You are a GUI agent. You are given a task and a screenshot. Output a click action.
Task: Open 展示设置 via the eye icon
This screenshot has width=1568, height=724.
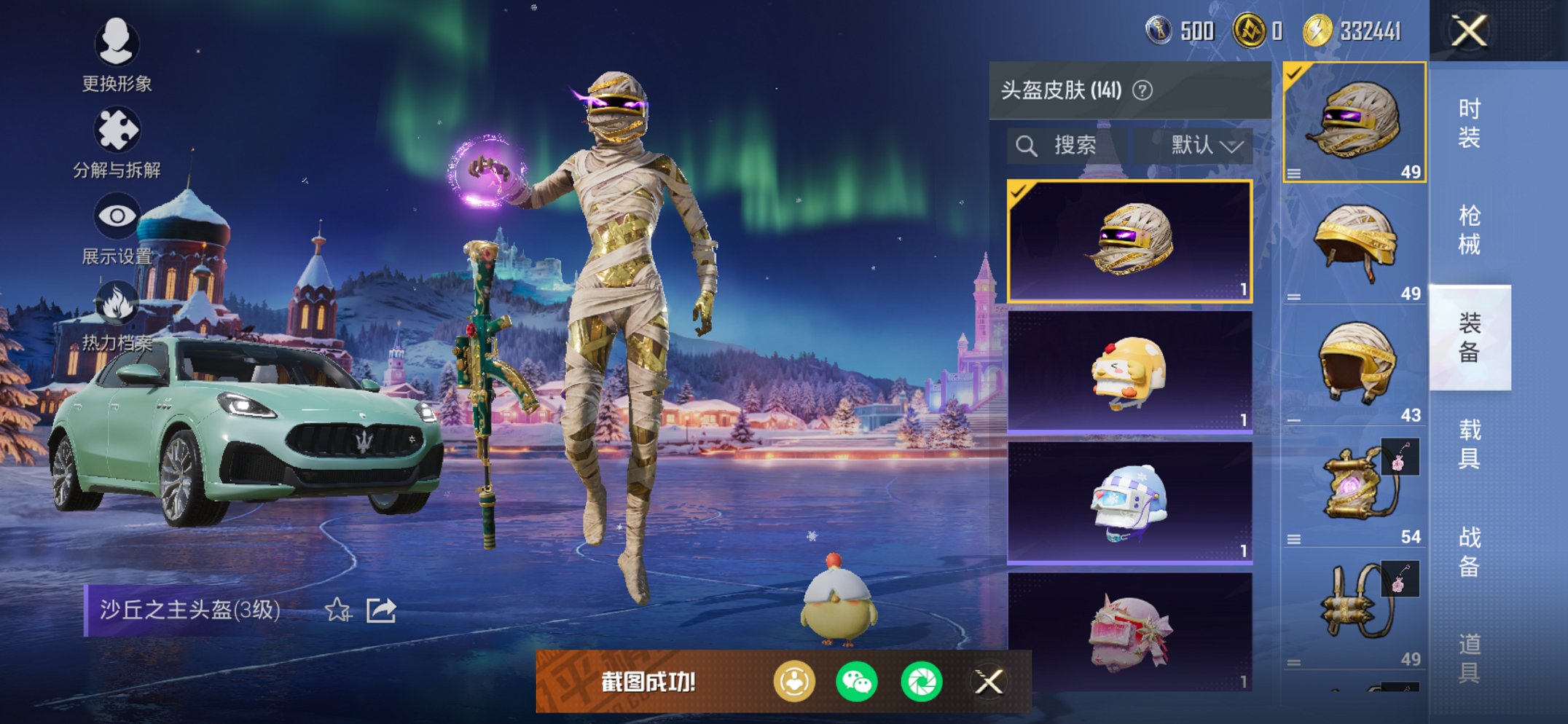point(117,215)
